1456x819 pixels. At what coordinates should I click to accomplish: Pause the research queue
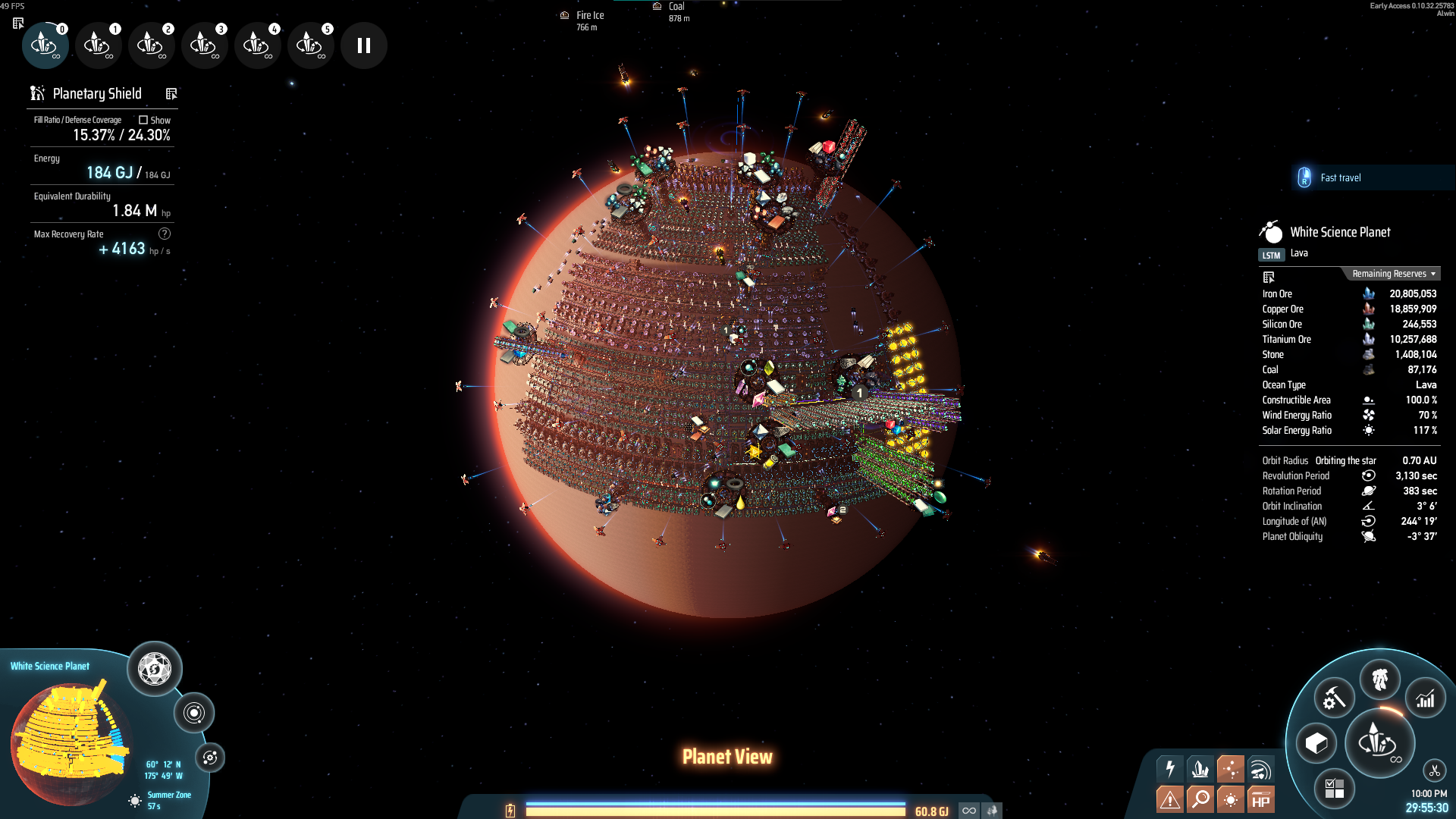(364, 45)
